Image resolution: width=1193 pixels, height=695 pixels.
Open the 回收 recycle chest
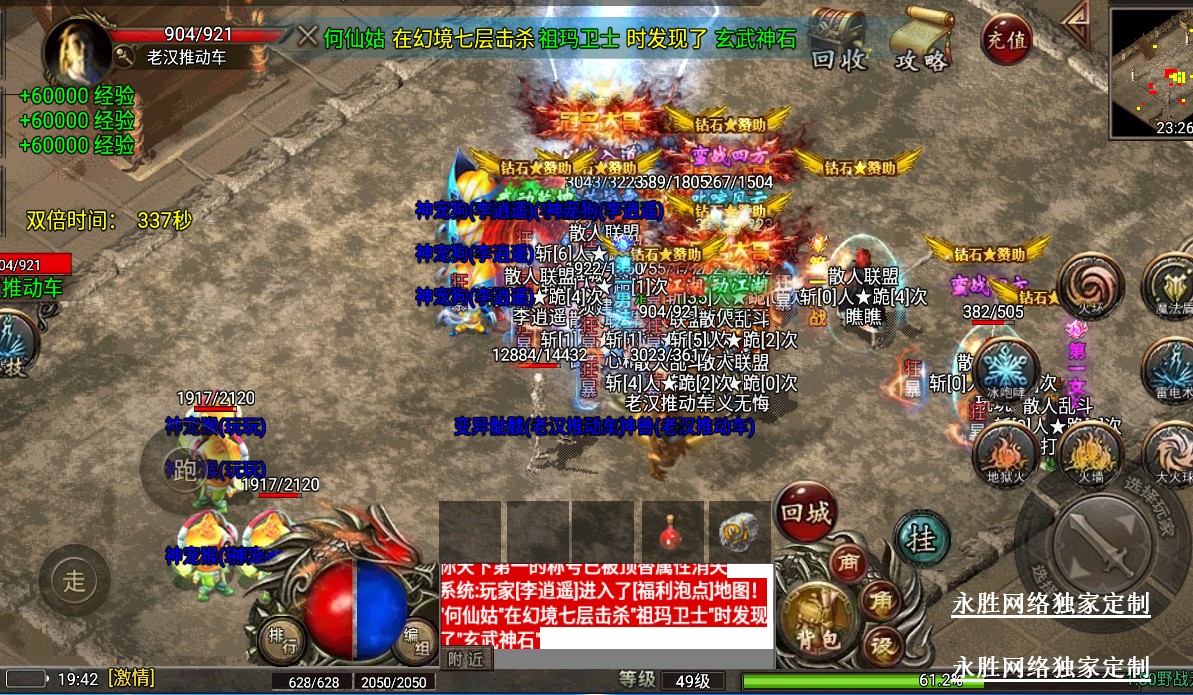click(837, 42)
